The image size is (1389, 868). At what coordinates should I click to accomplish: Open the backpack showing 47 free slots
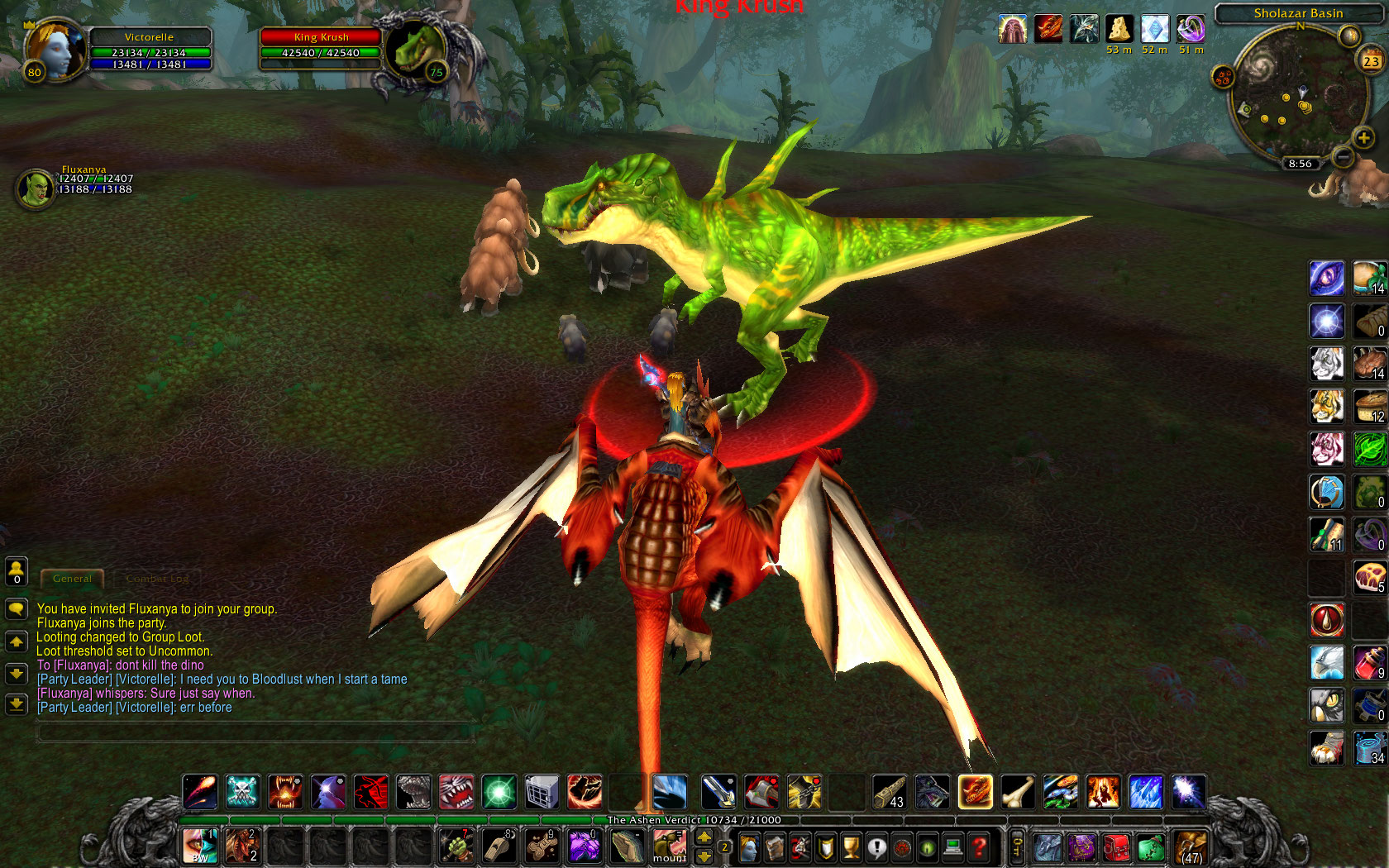point(1191,848)
